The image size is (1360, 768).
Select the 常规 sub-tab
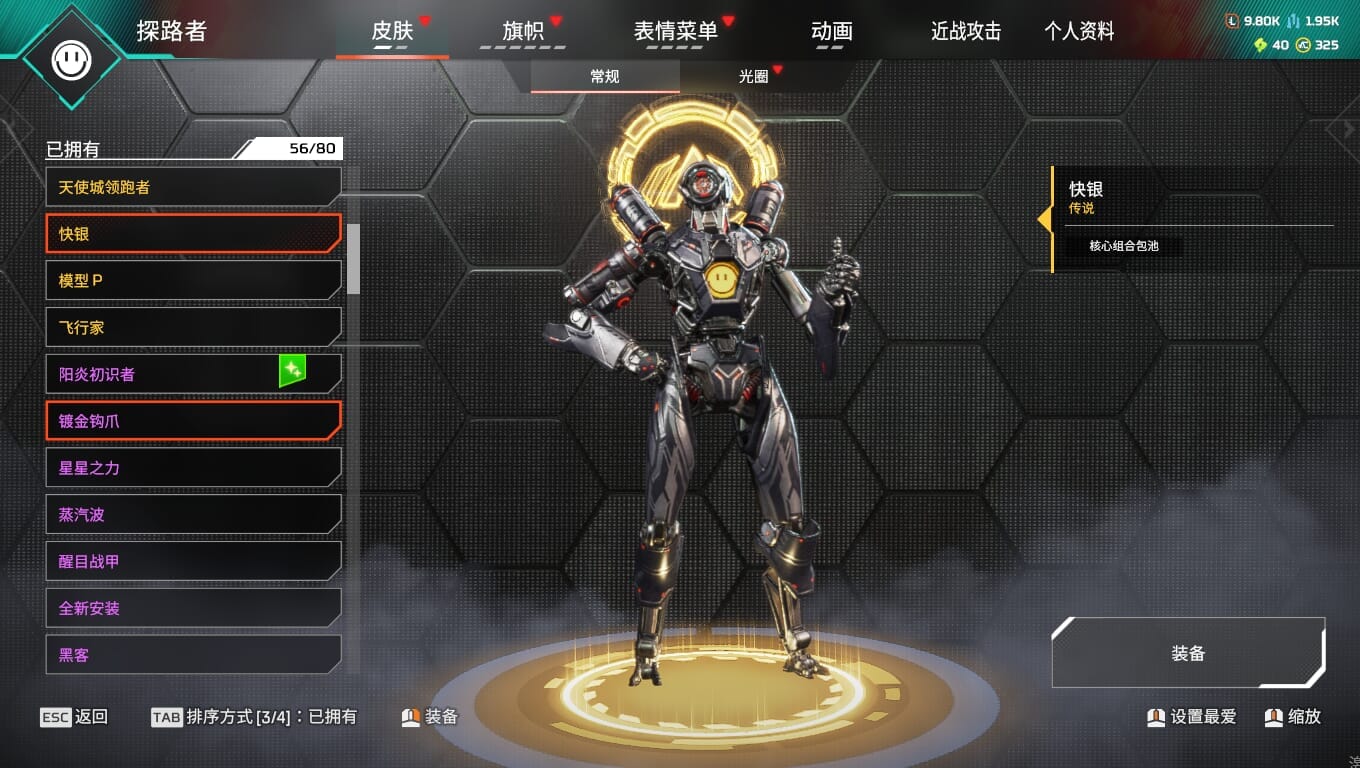tap(605, 77)
